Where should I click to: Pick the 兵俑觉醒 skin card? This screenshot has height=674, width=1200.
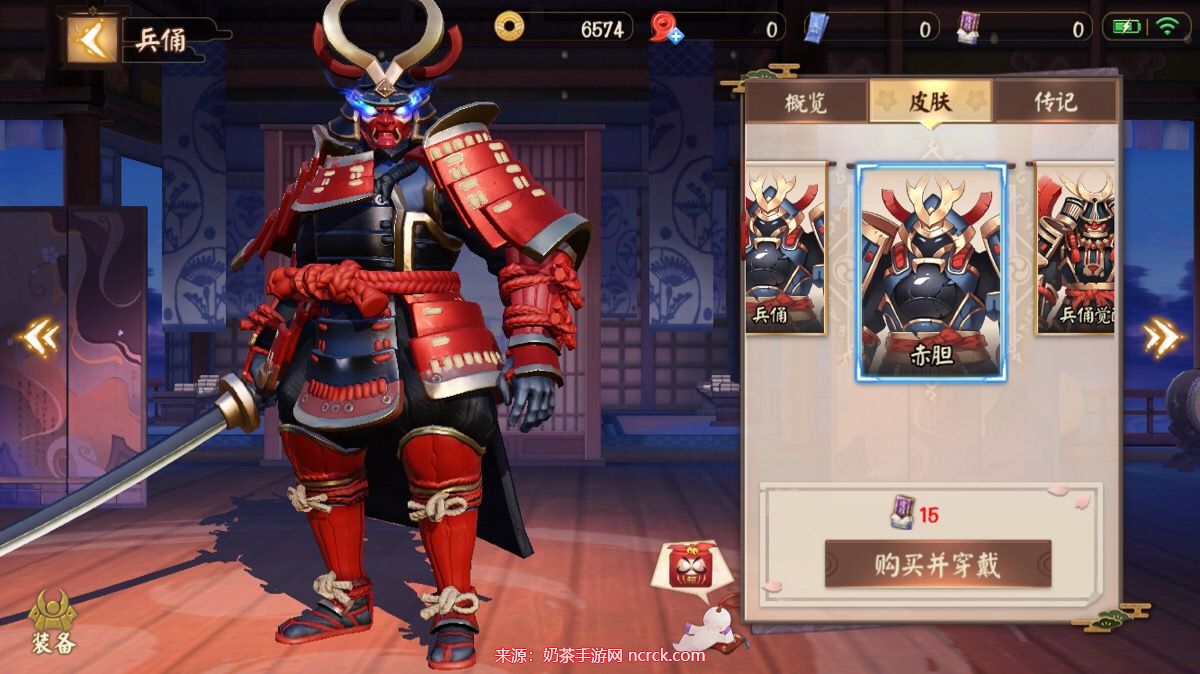click(1075, 248)
